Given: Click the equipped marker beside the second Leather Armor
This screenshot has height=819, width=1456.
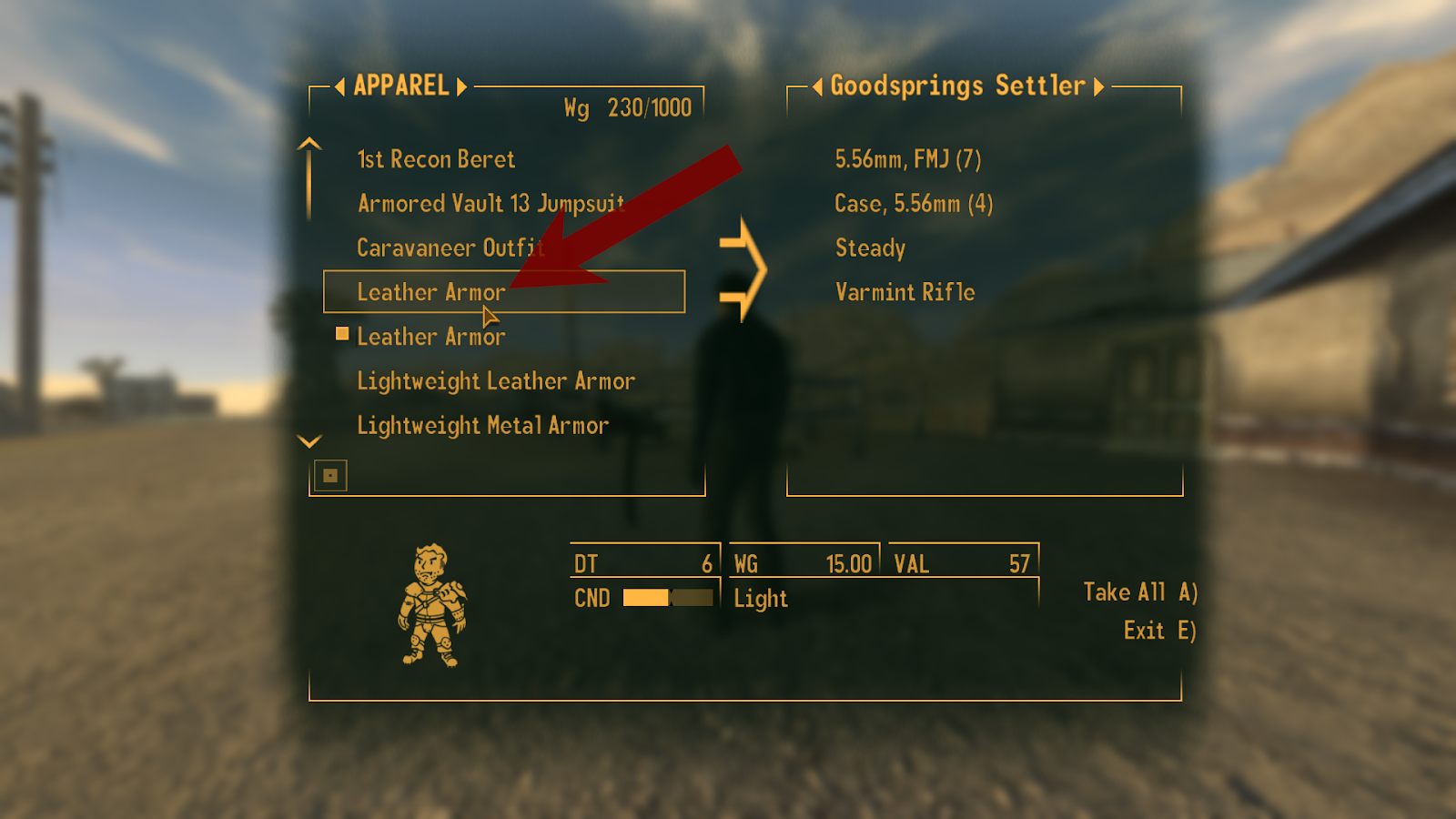Looking at the screenshot, I should pos(342,333).
